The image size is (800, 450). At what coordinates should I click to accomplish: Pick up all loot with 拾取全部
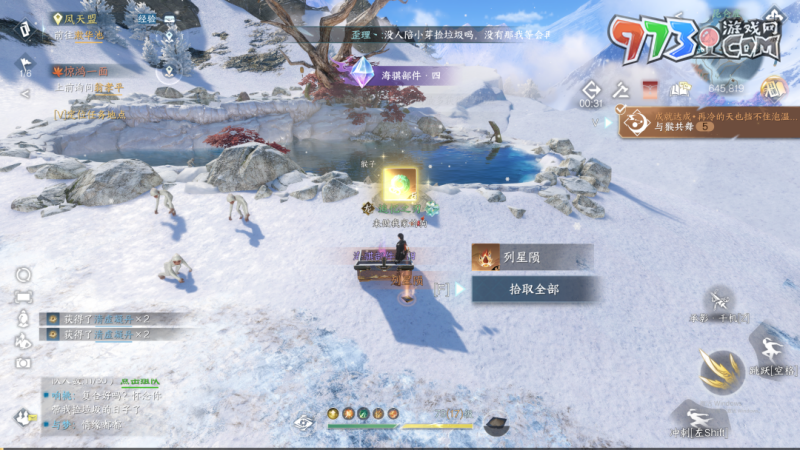(x=535, y=289)
